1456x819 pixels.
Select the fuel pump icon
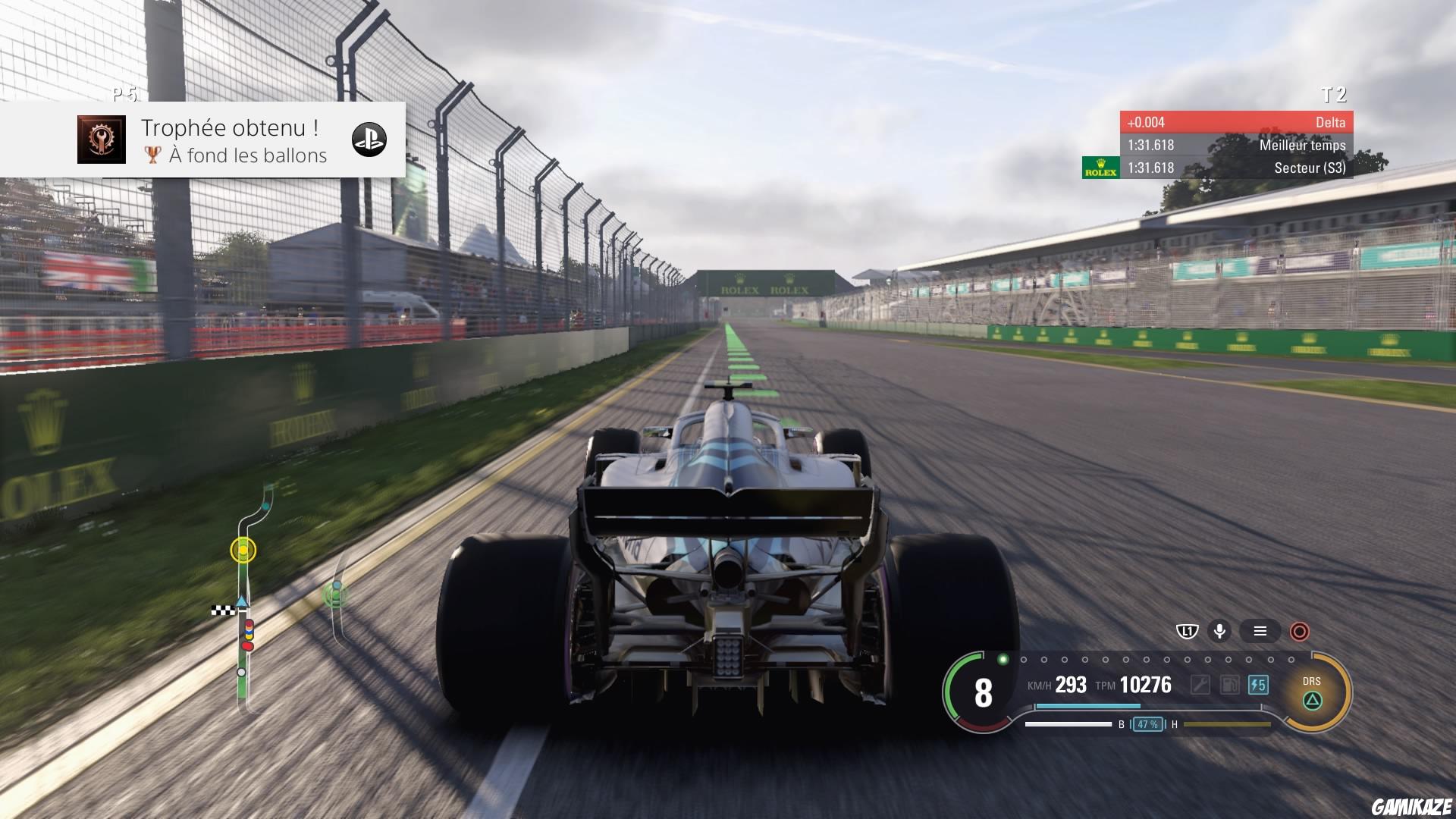coord(1230,685)
